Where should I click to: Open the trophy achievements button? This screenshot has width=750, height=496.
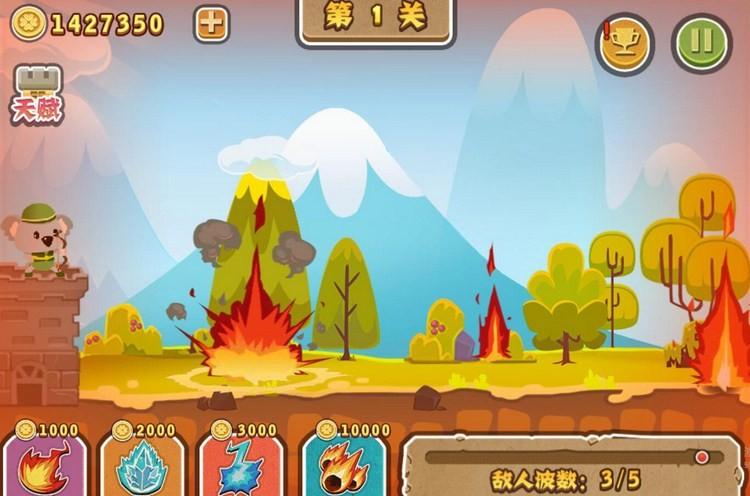click(625, 43)
